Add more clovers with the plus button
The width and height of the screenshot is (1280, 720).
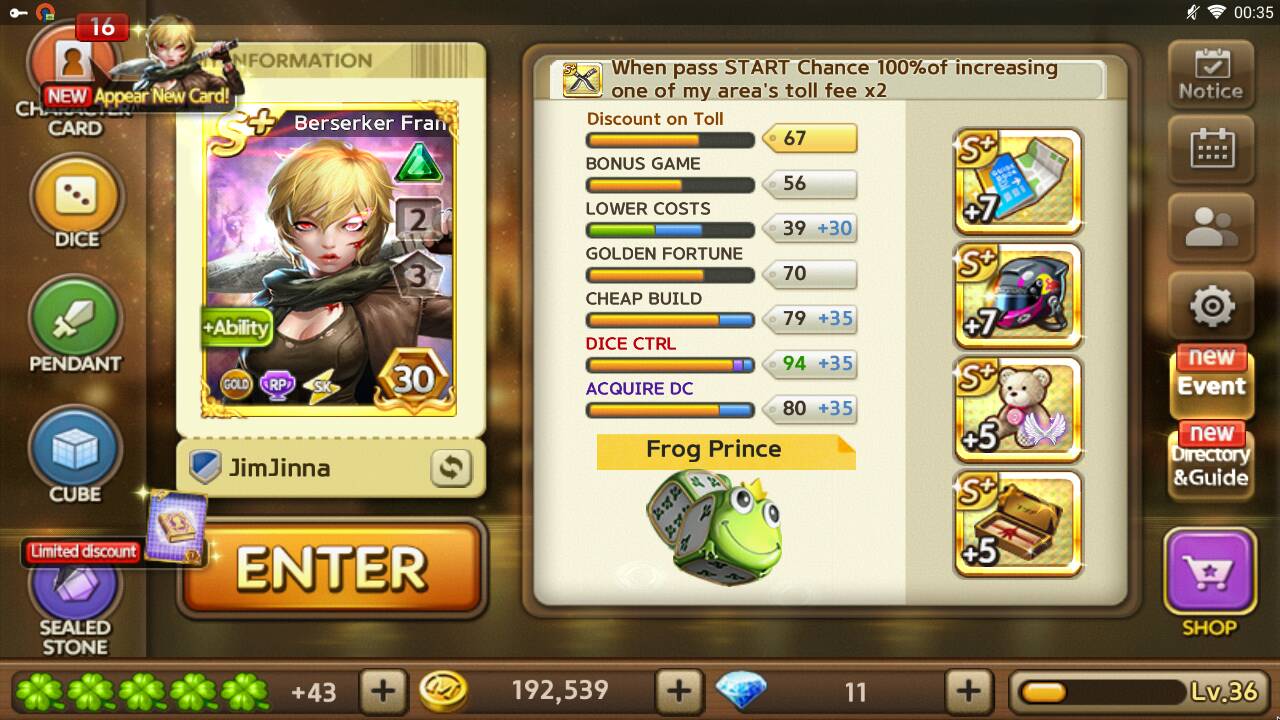coord(383,690)
